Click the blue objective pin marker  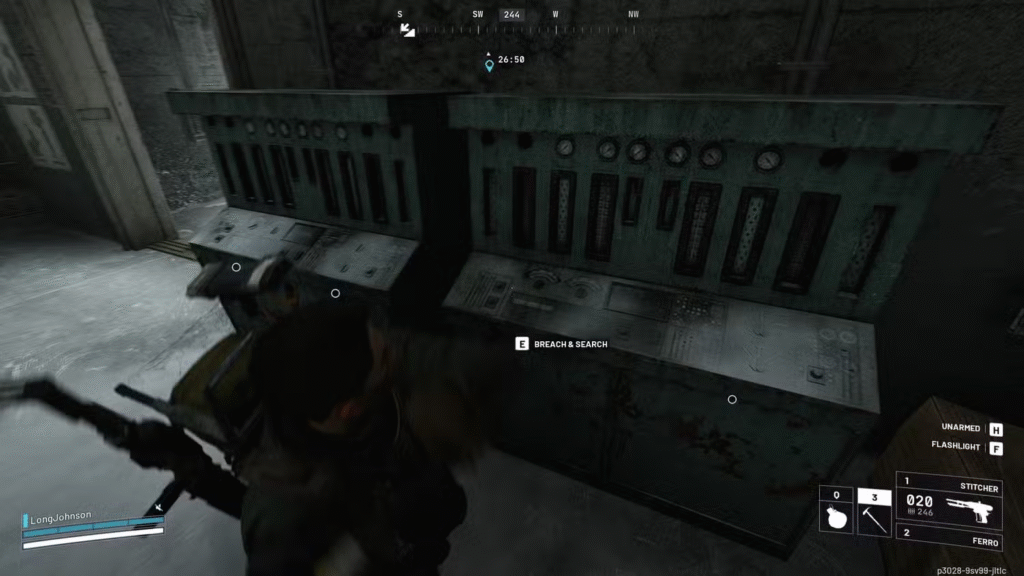click(489, 66)
